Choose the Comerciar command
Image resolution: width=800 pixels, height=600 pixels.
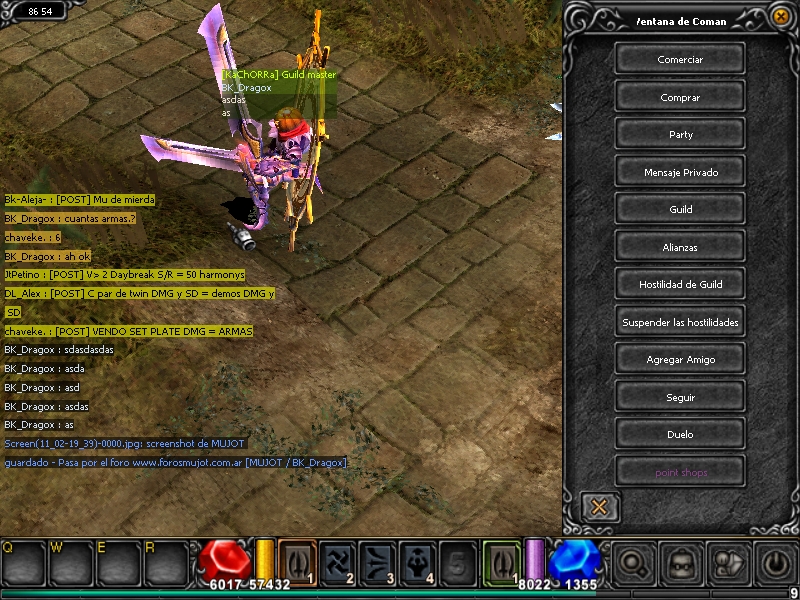(x=680, y=59)
